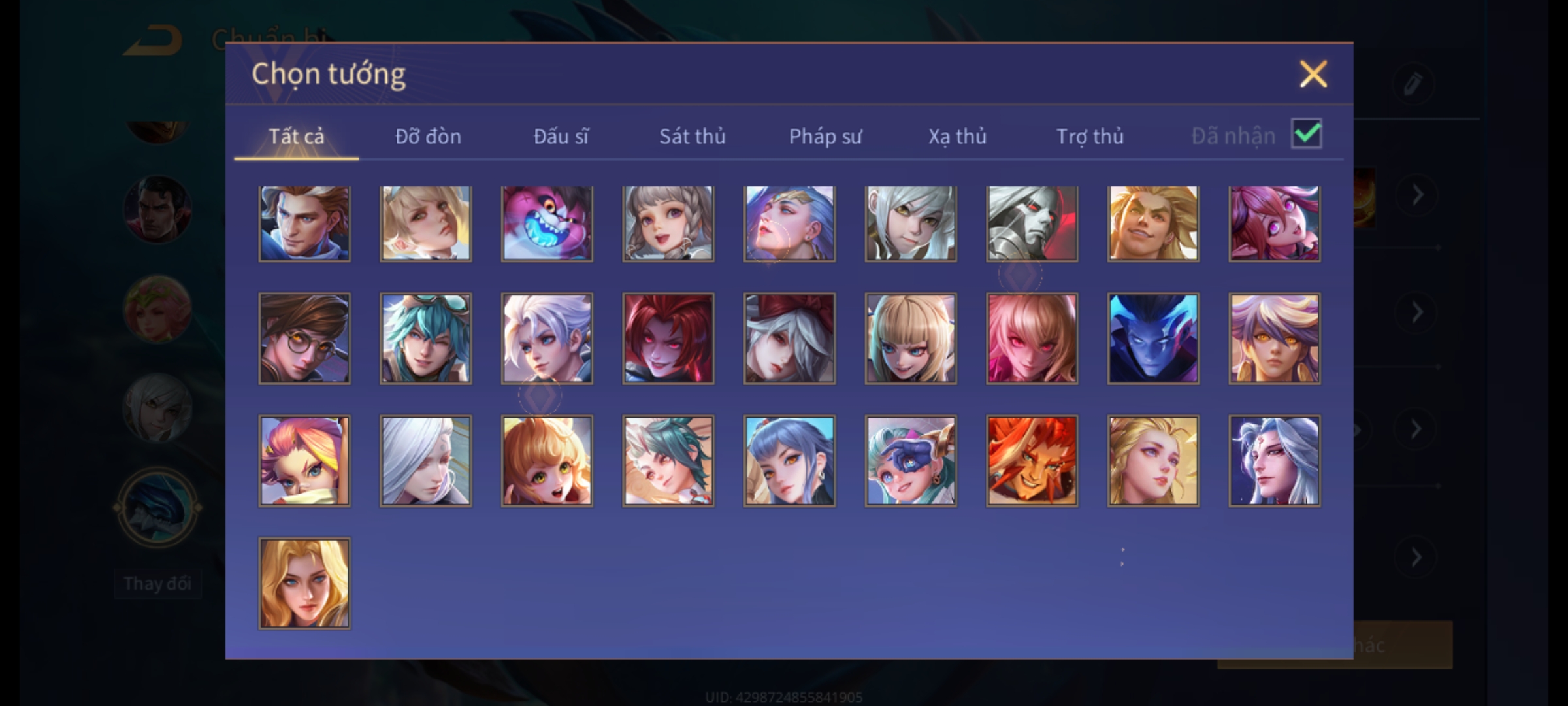Open the Đấu sĩ hero category
1568x706 pixels.
pyautogui.click(x=561, y=136)
